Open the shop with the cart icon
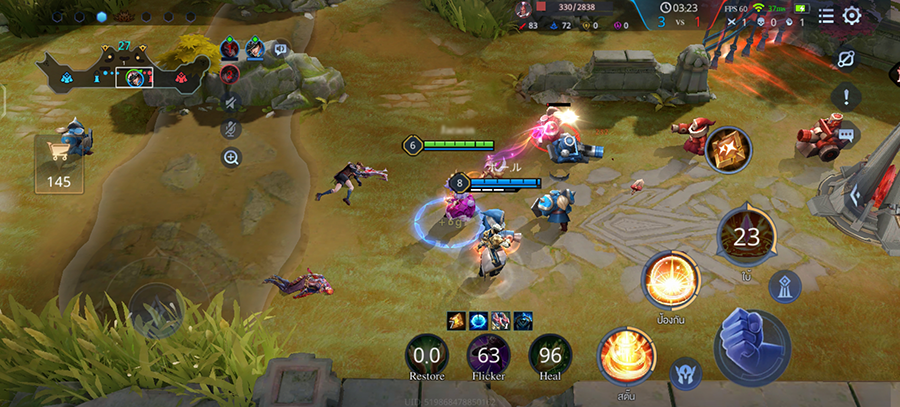900x407 pixels. pos(58,162)
